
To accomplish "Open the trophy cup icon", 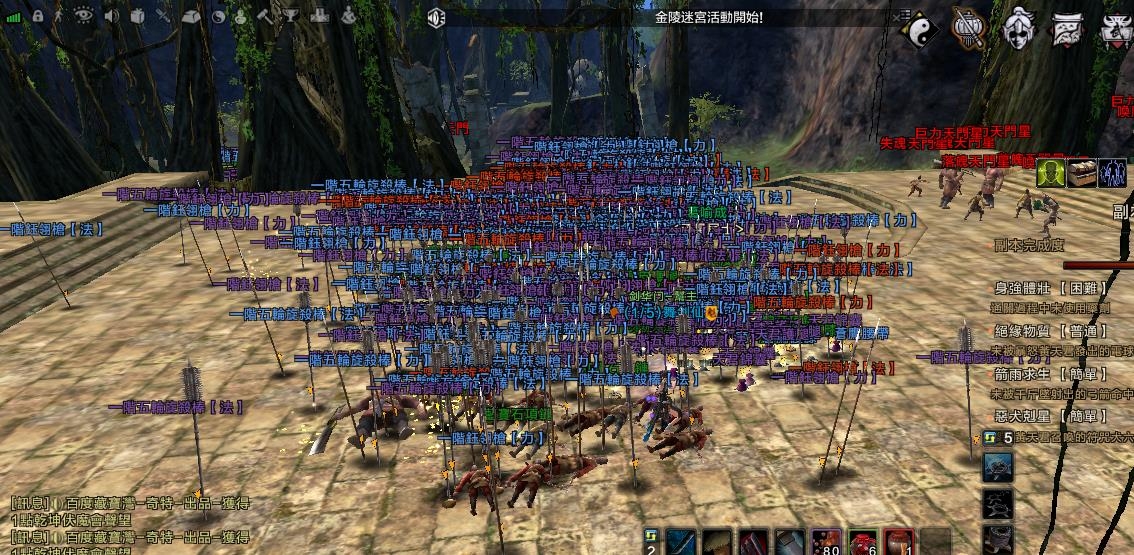I will coord(291,16).
